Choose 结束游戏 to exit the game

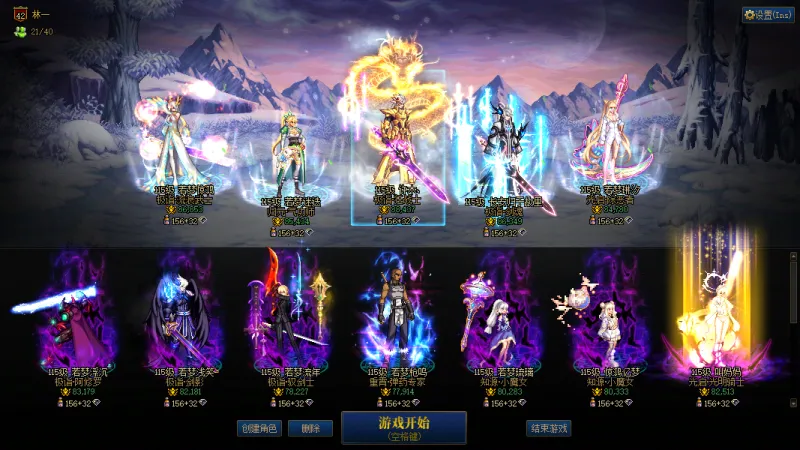[548, 428]
